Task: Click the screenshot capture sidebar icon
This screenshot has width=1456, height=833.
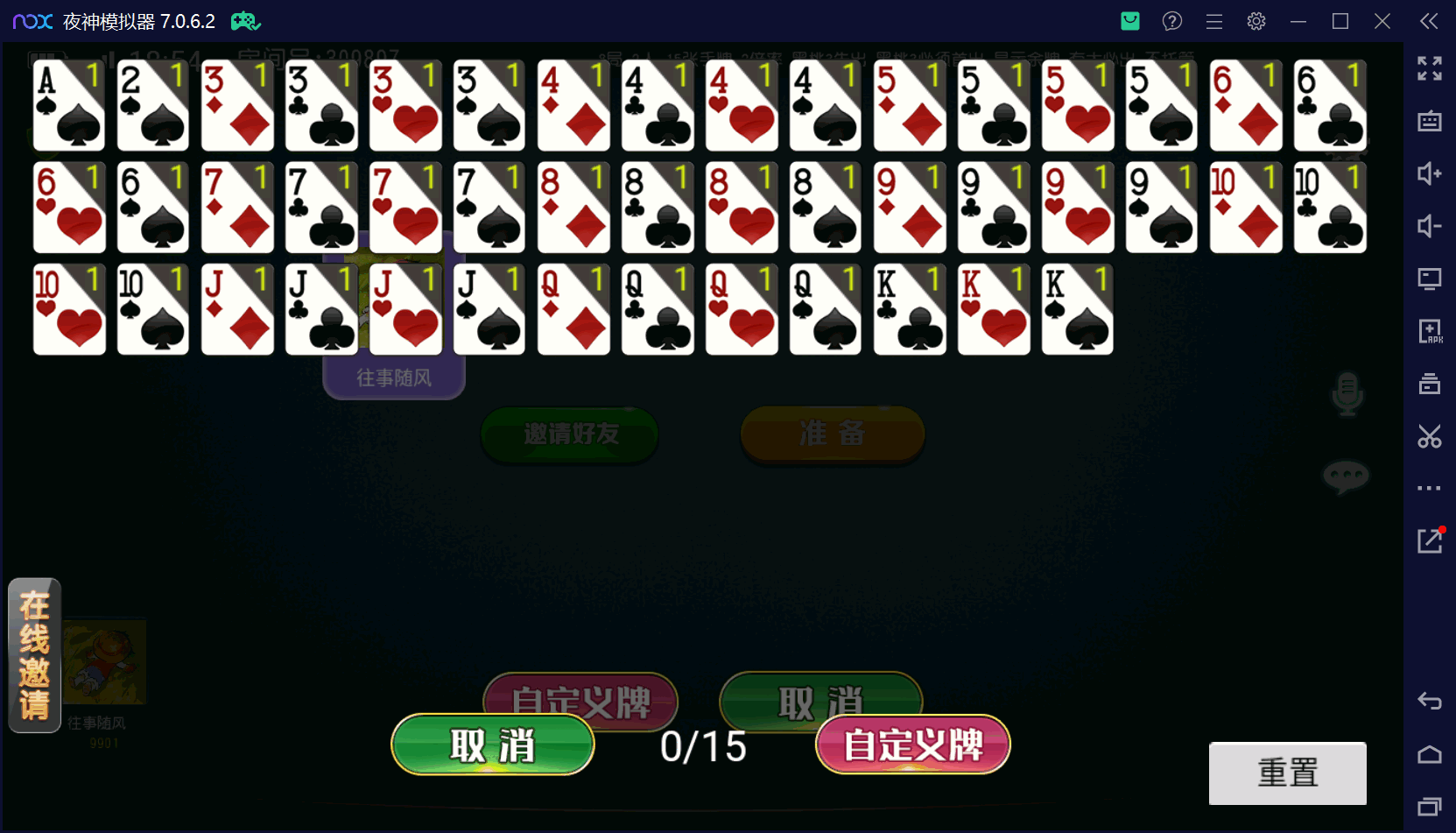Action: pos(1429,384)
